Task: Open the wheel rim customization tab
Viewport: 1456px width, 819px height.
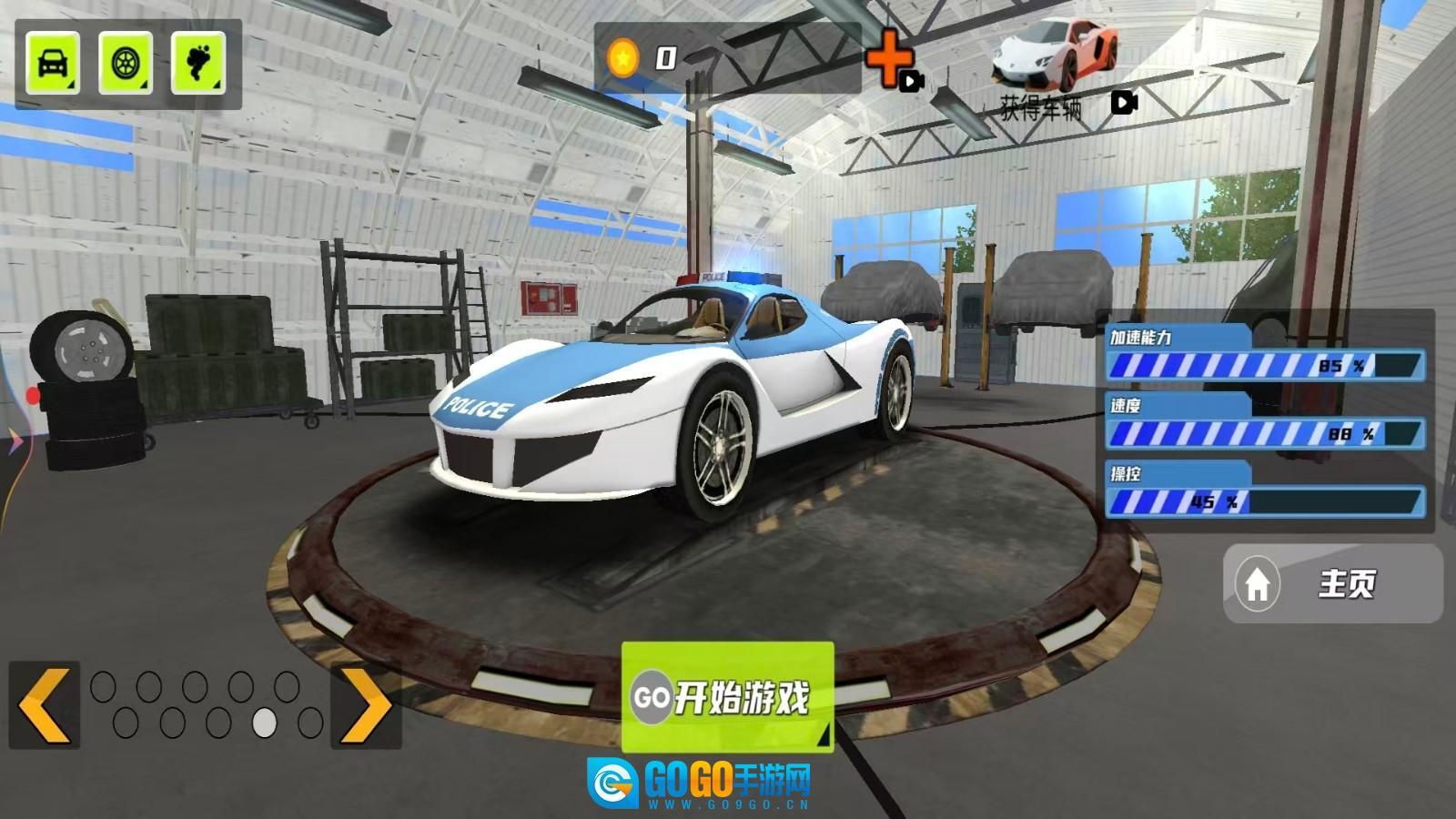Action: coord(126,63)
